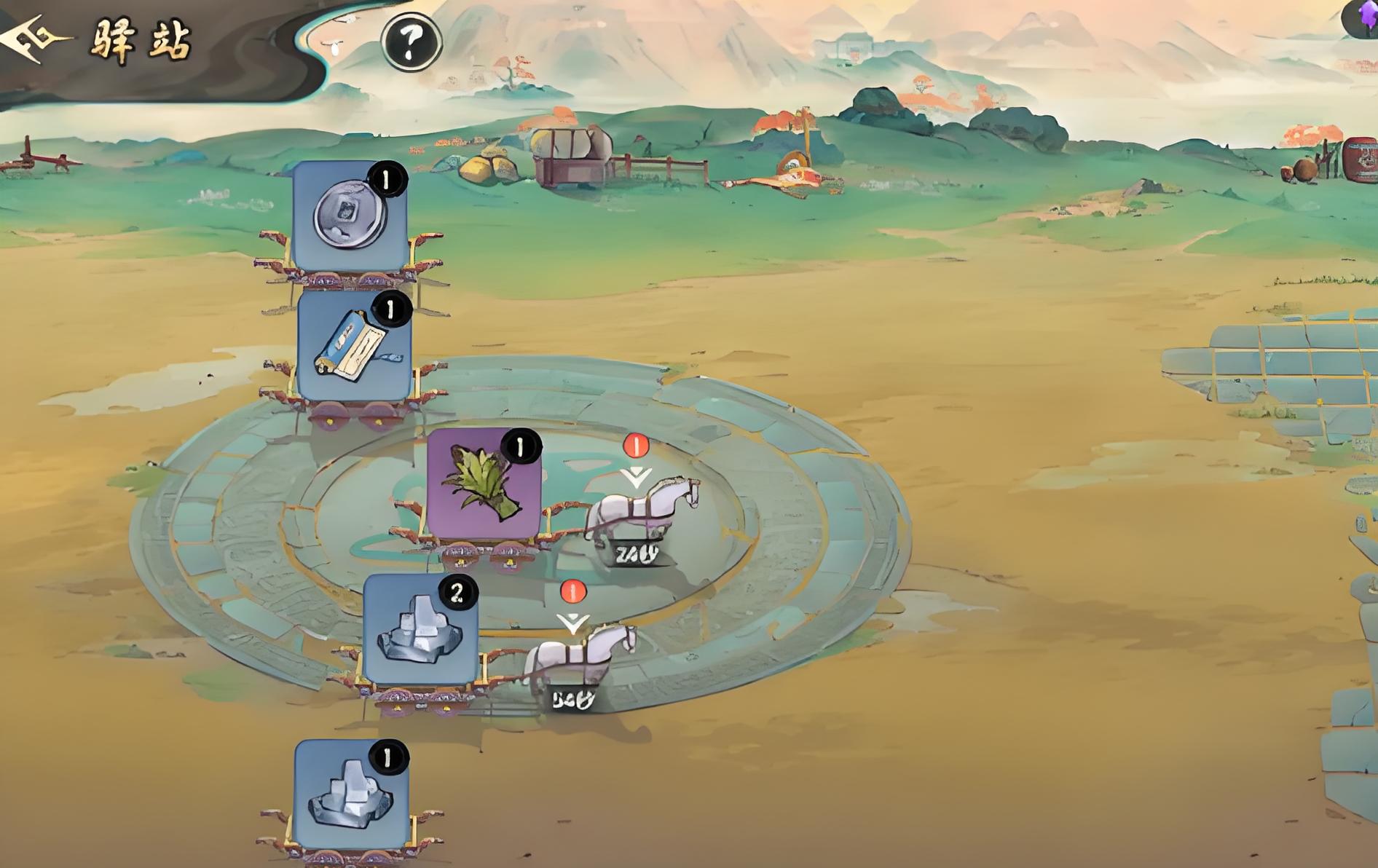The width and height of the screenshot is (1378, 868).
Task: Pick the ore cargo marked with 2
Action: click(420, 631)
